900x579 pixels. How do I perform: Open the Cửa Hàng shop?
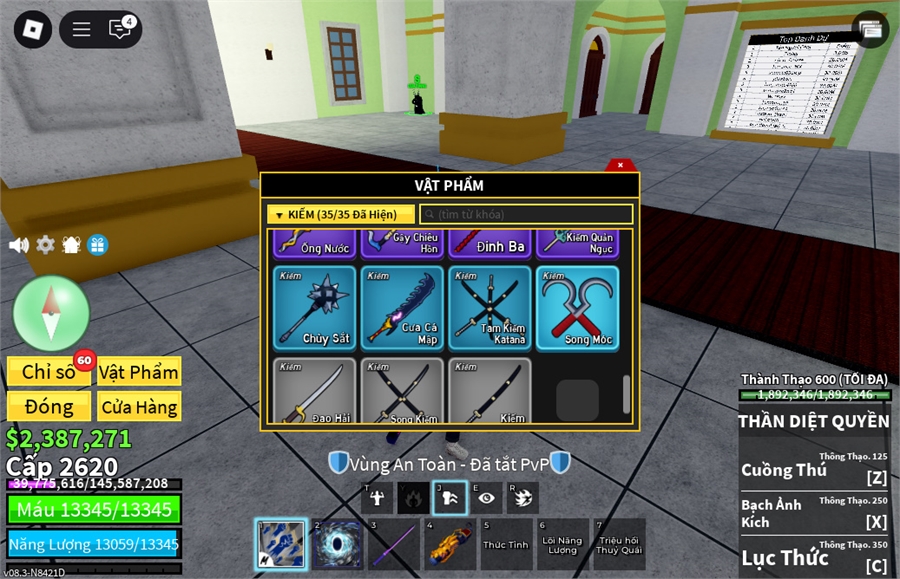[x=139, y=407]
